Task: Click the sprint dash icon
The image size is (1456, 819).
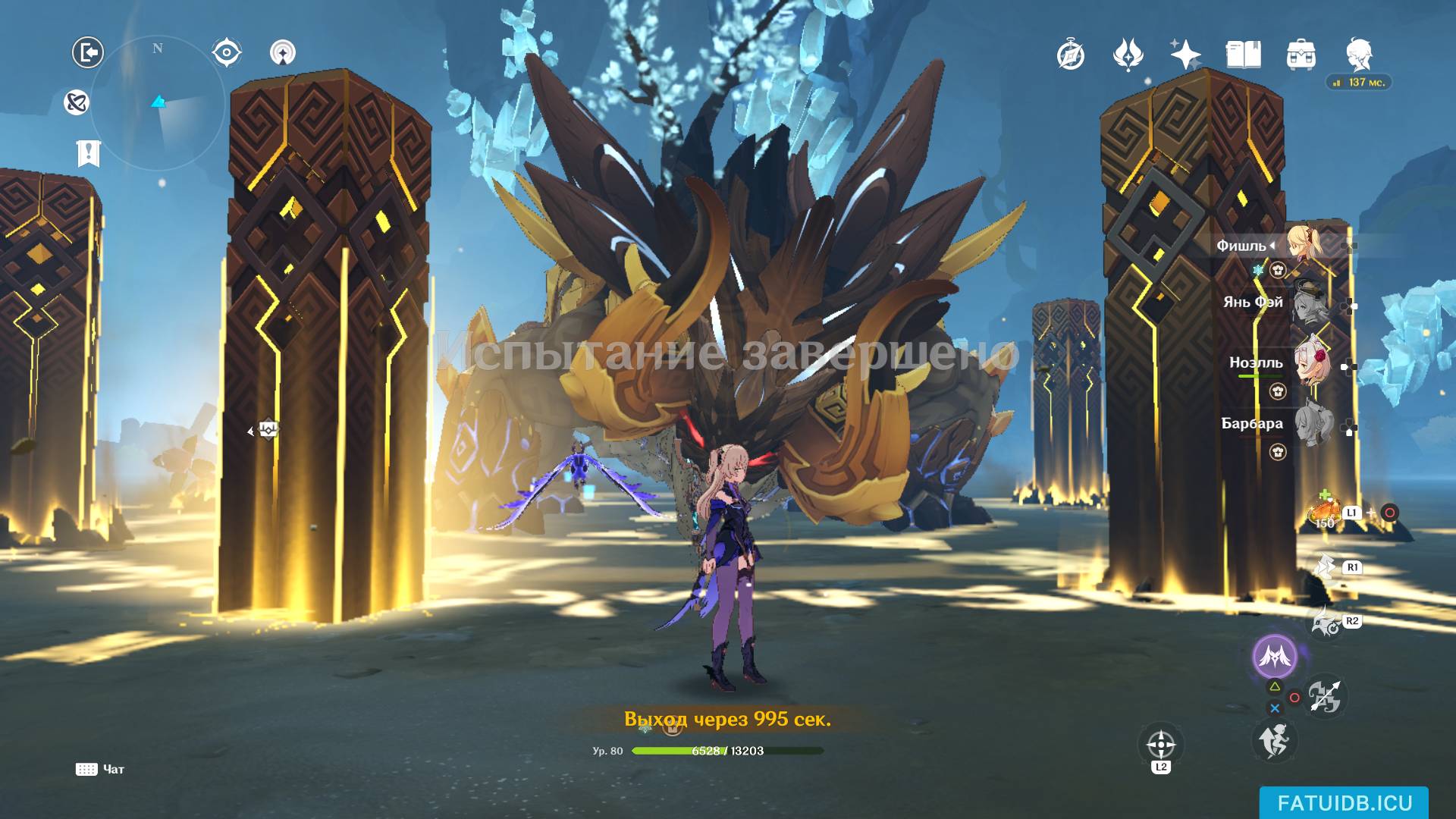Action: coord(1274,741)
